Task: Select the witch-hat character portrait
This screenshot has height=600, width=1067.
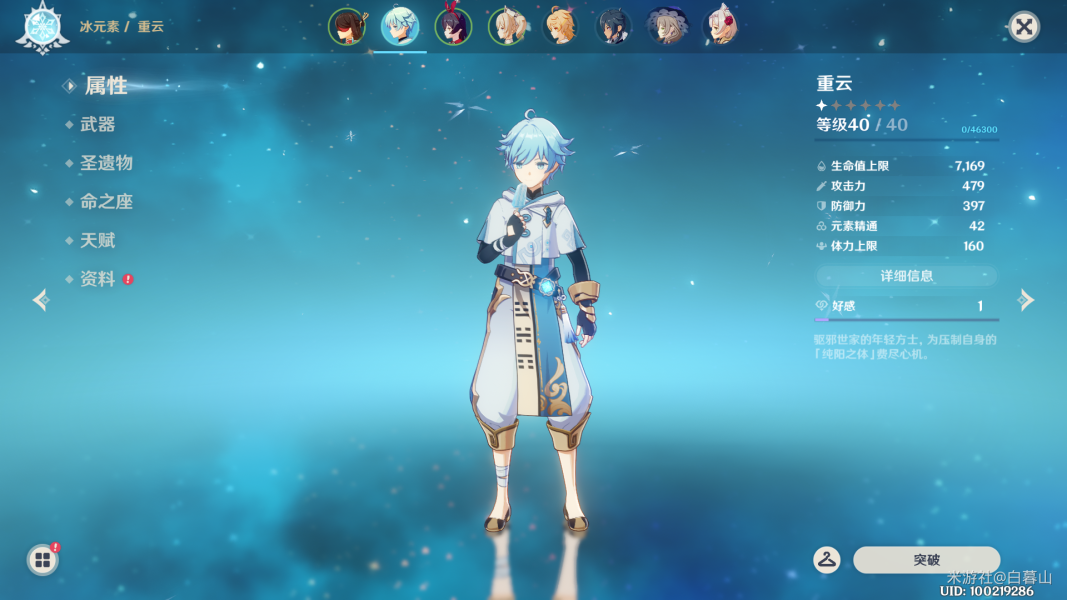Action: (666, 27)
